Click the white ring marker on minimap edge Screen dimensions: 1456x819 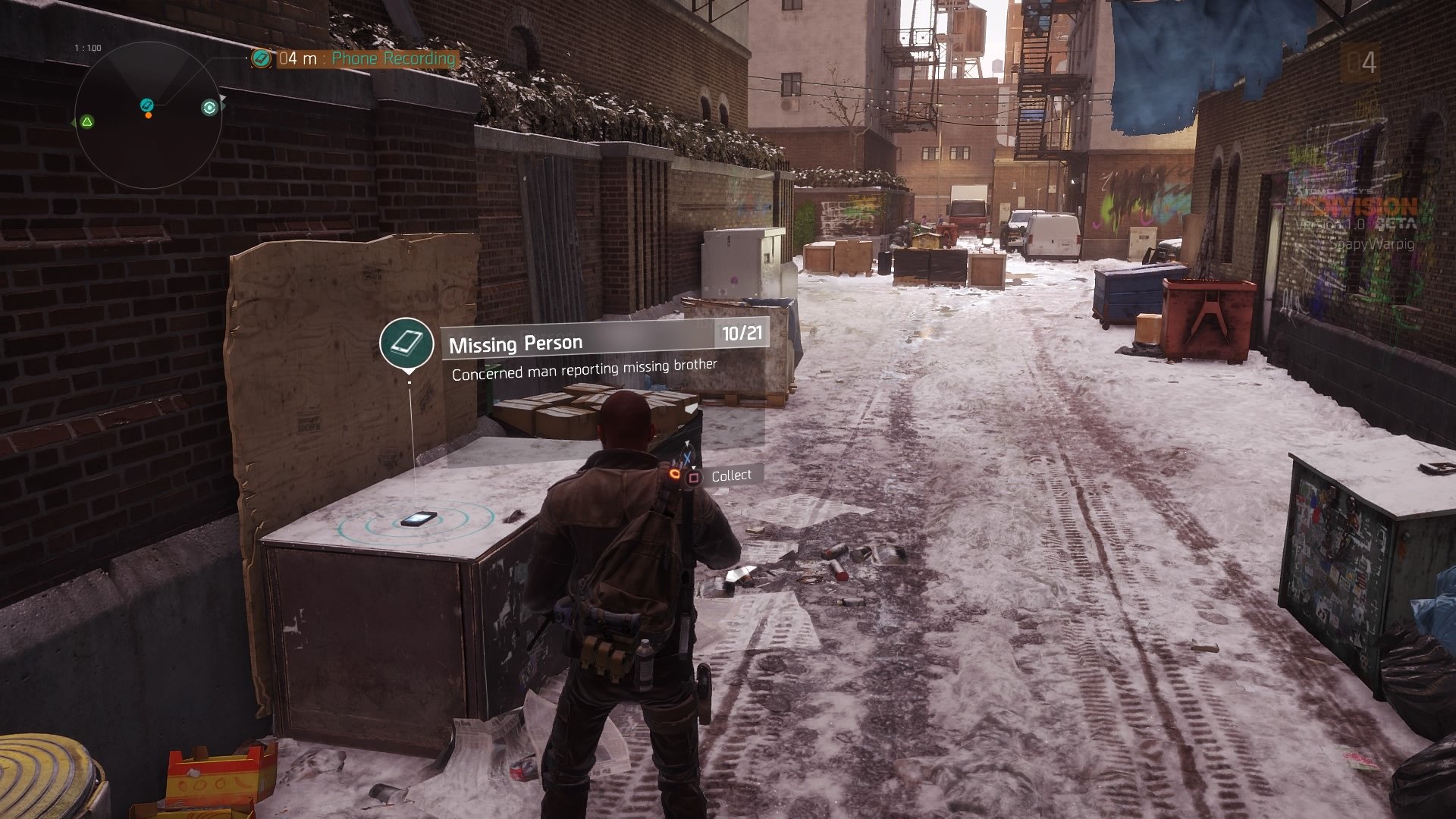pyautogui.click(x=209, y=108)
